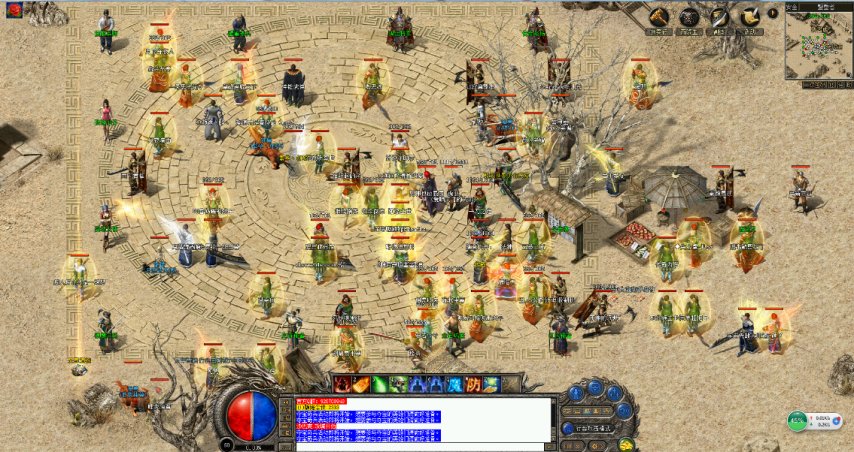The image size is (854, 452).
Task: Use the orange scroll item in hotbar
Action: pos(361,384)
